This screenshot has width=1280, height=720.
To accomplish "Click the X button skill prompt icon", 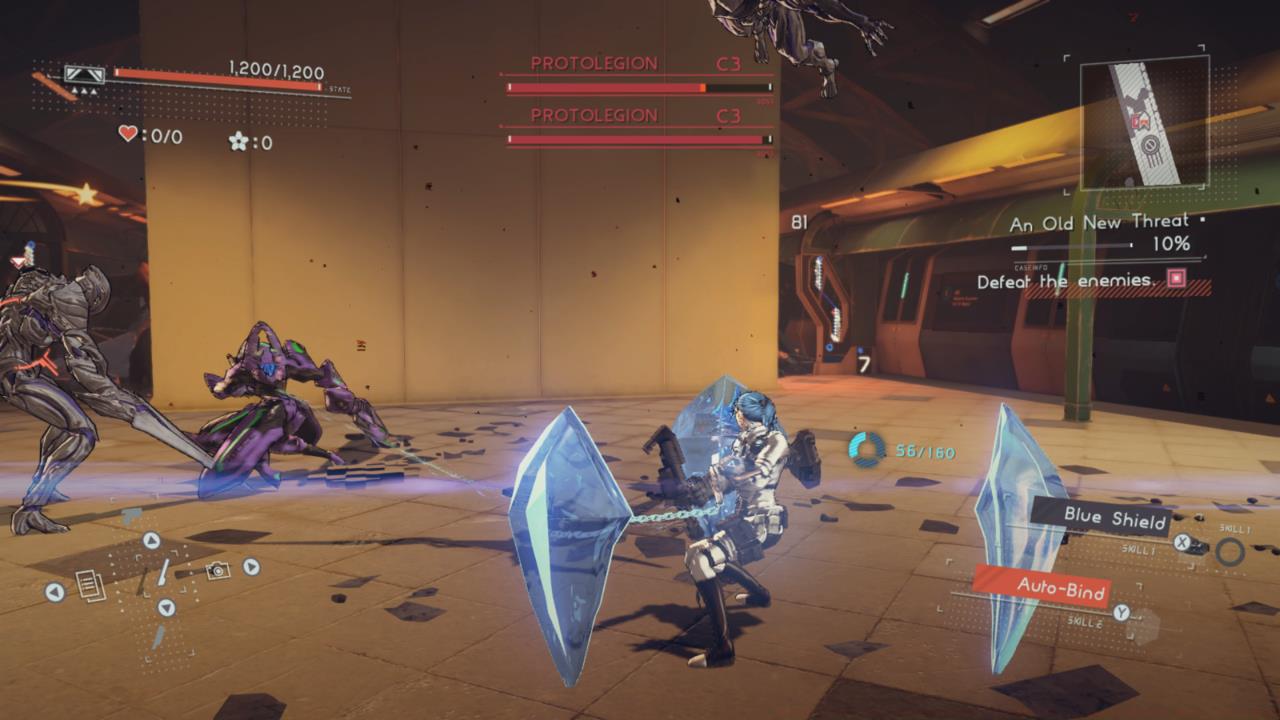I will click(x=1182, y=542).
